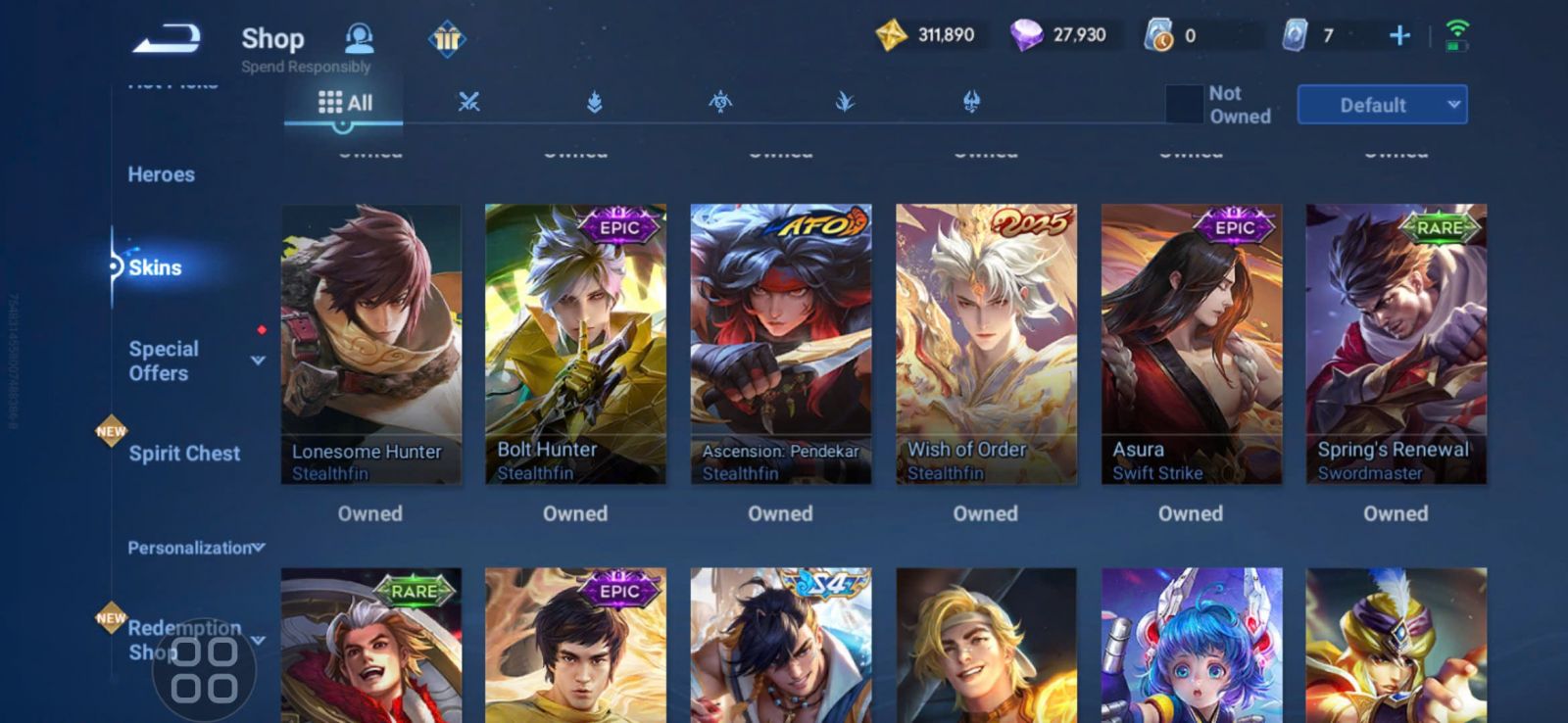Pick the Spring's Renewal skin card
Image resolution: width=1568 pixels, height=723 pixels.
[x=1396, y=343]
